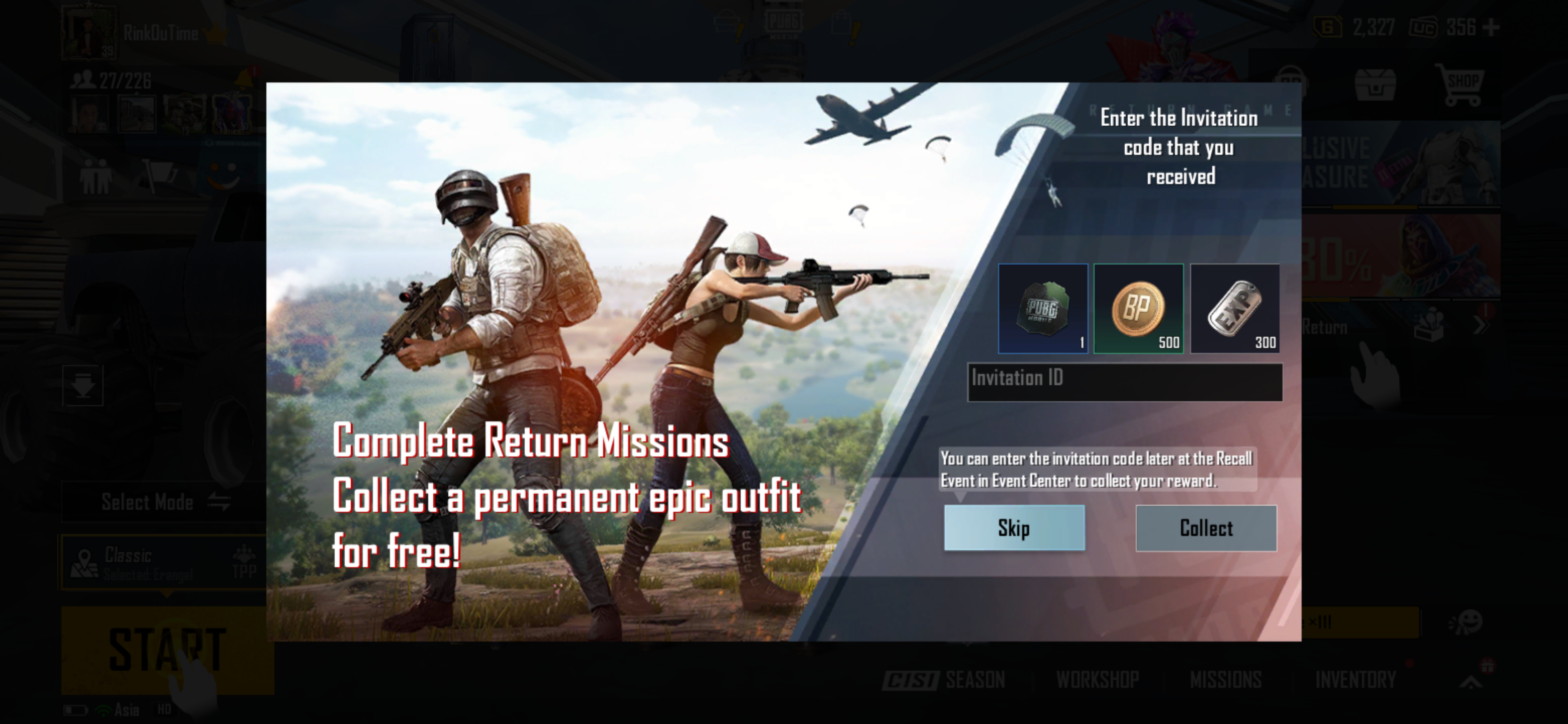This screenshot has width=1568, height=724.
Task: Open the Inventory tab
Action: pos(1363,678)
